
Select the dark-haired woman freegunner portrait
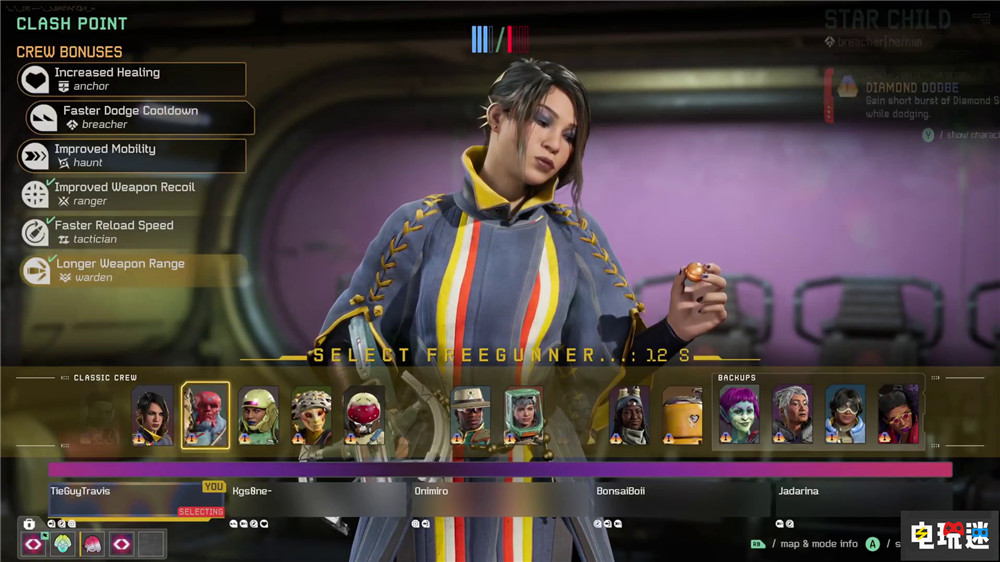[153, 414]
